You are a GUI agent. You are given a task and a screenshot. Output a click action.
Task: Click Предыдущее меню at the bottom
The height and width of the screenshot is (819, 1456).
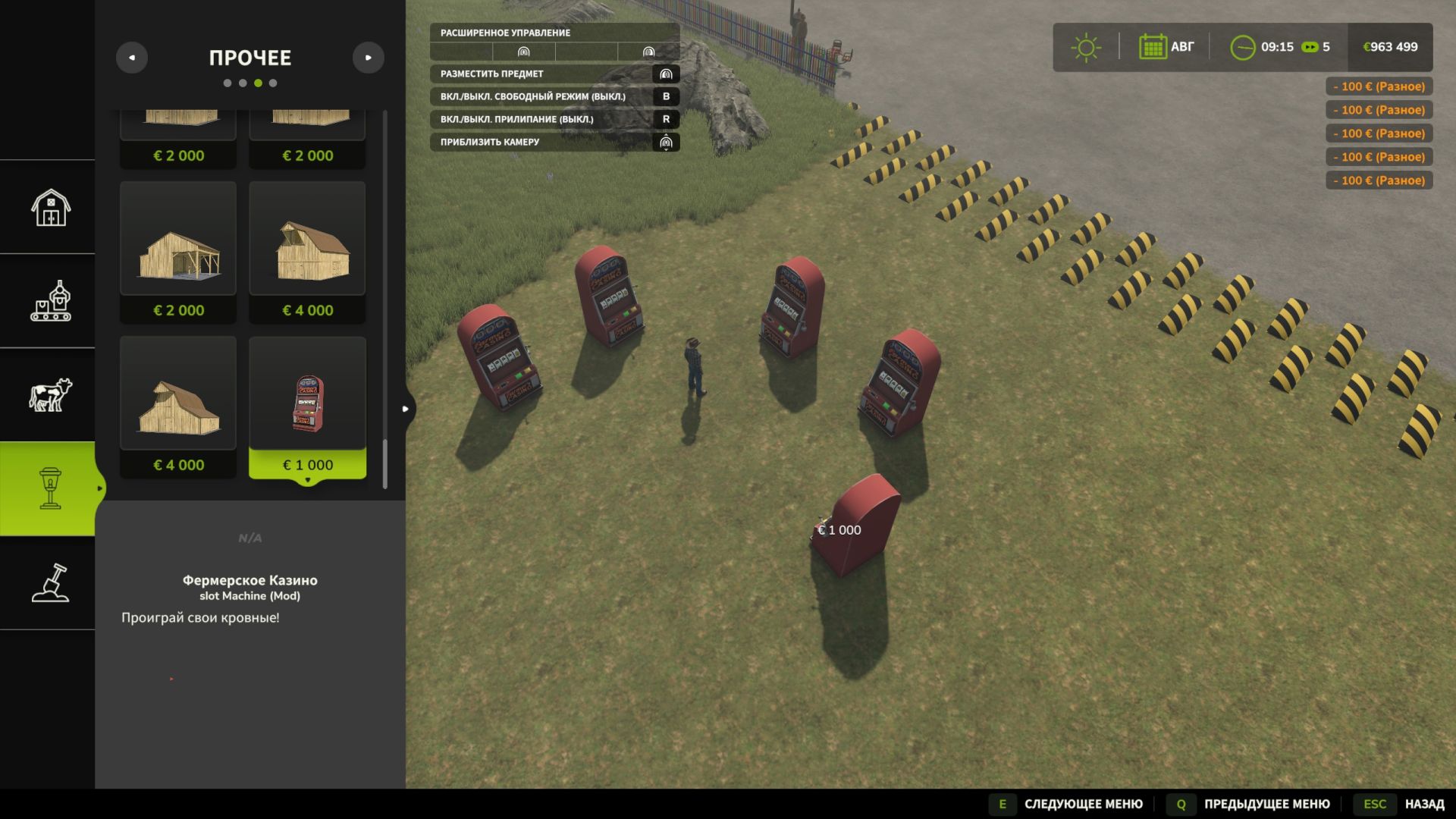[x=1266, y=804]
